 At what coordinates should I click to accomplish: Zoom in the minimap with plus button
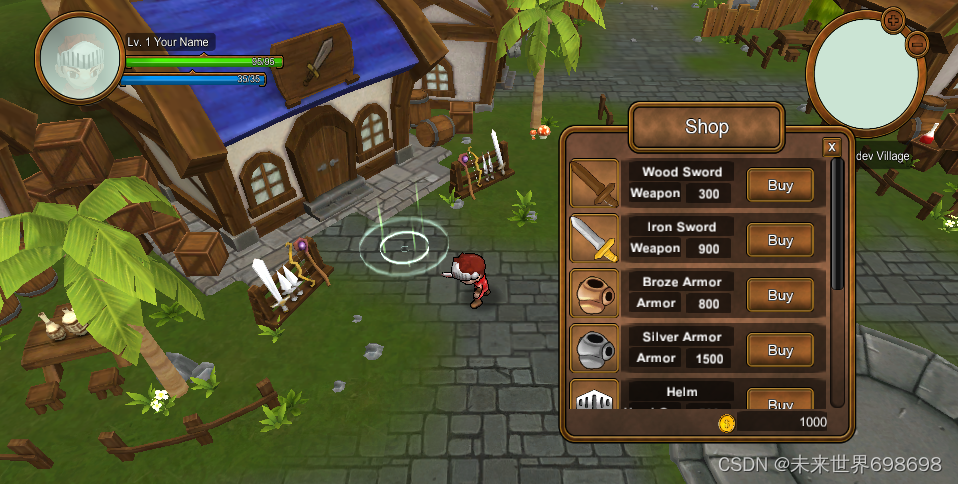[x=894, y=19]
